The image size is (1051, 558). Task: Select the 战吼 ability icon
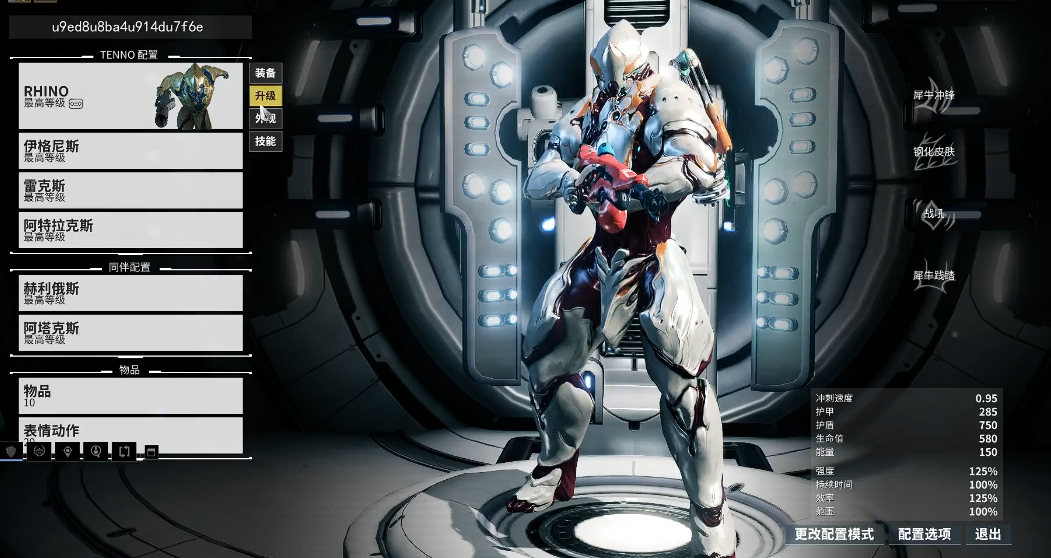point(933,213)
